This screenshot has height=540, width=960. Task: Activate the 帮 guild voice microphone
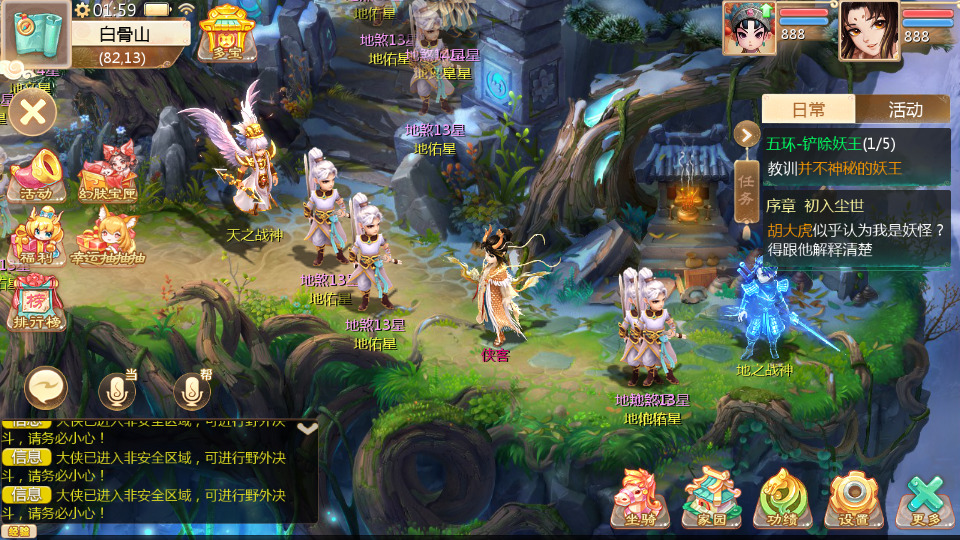(193, 390)
